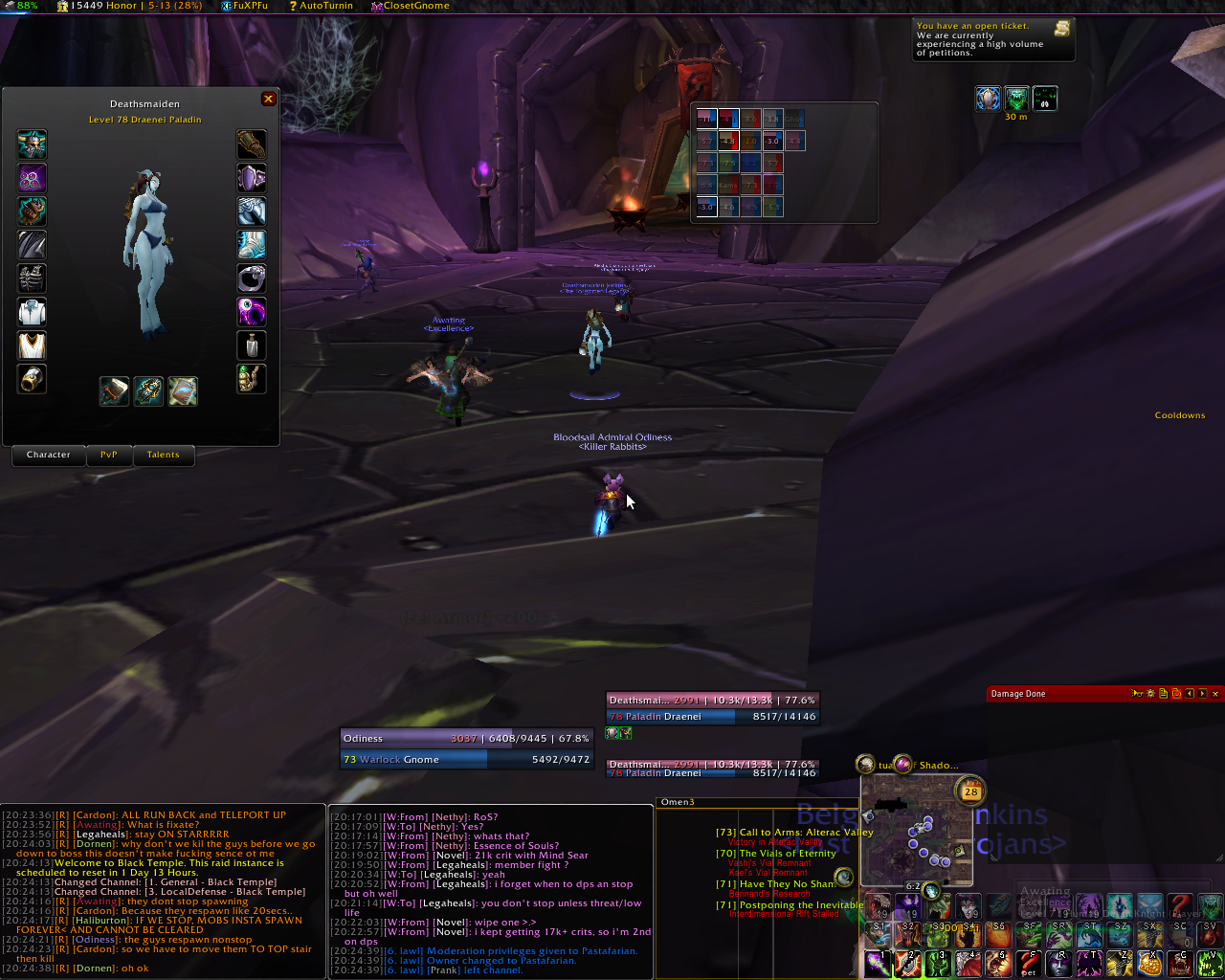Inspect the white shirt equipment slot
1225x980 pixels.
[x=32, y=312]
